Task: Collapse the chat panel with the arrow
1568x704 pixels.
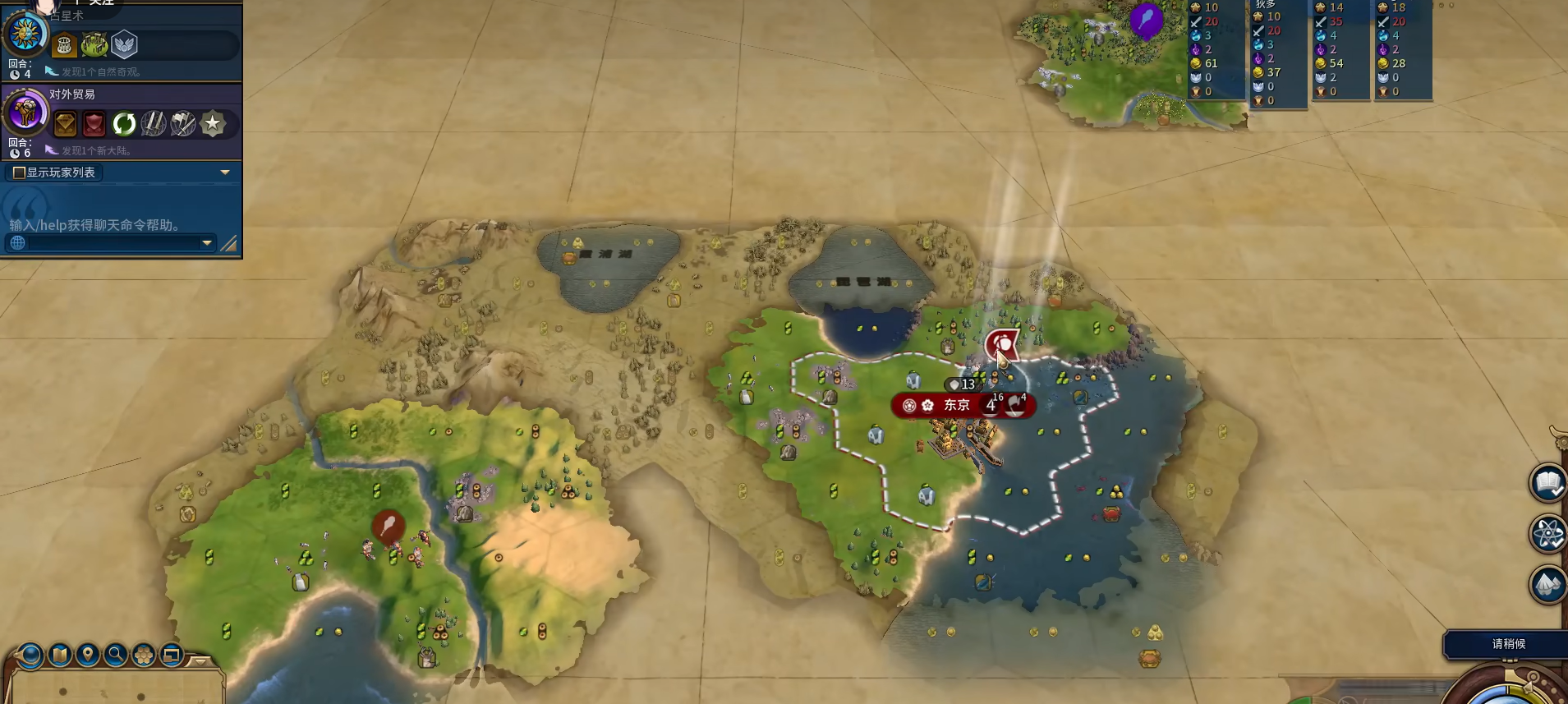Action: [x=225, y=173]
